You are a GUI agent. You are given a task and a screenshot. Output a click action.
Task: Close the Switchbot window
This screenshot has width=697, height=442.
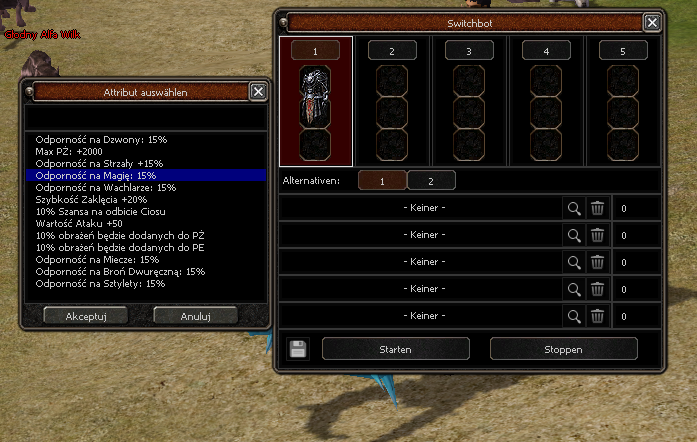652,22
